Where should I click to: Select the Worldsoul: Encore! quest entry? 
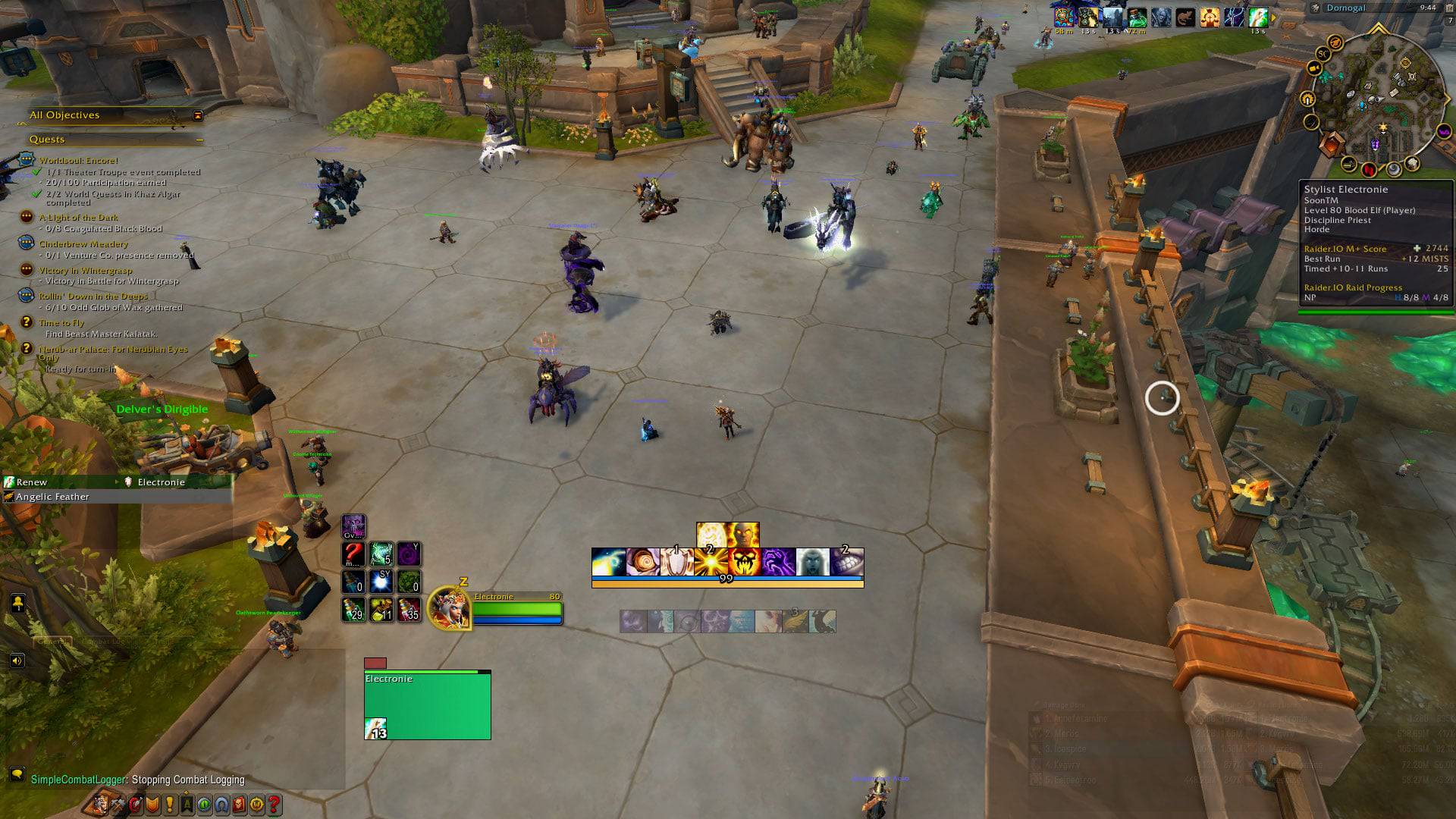79,161
